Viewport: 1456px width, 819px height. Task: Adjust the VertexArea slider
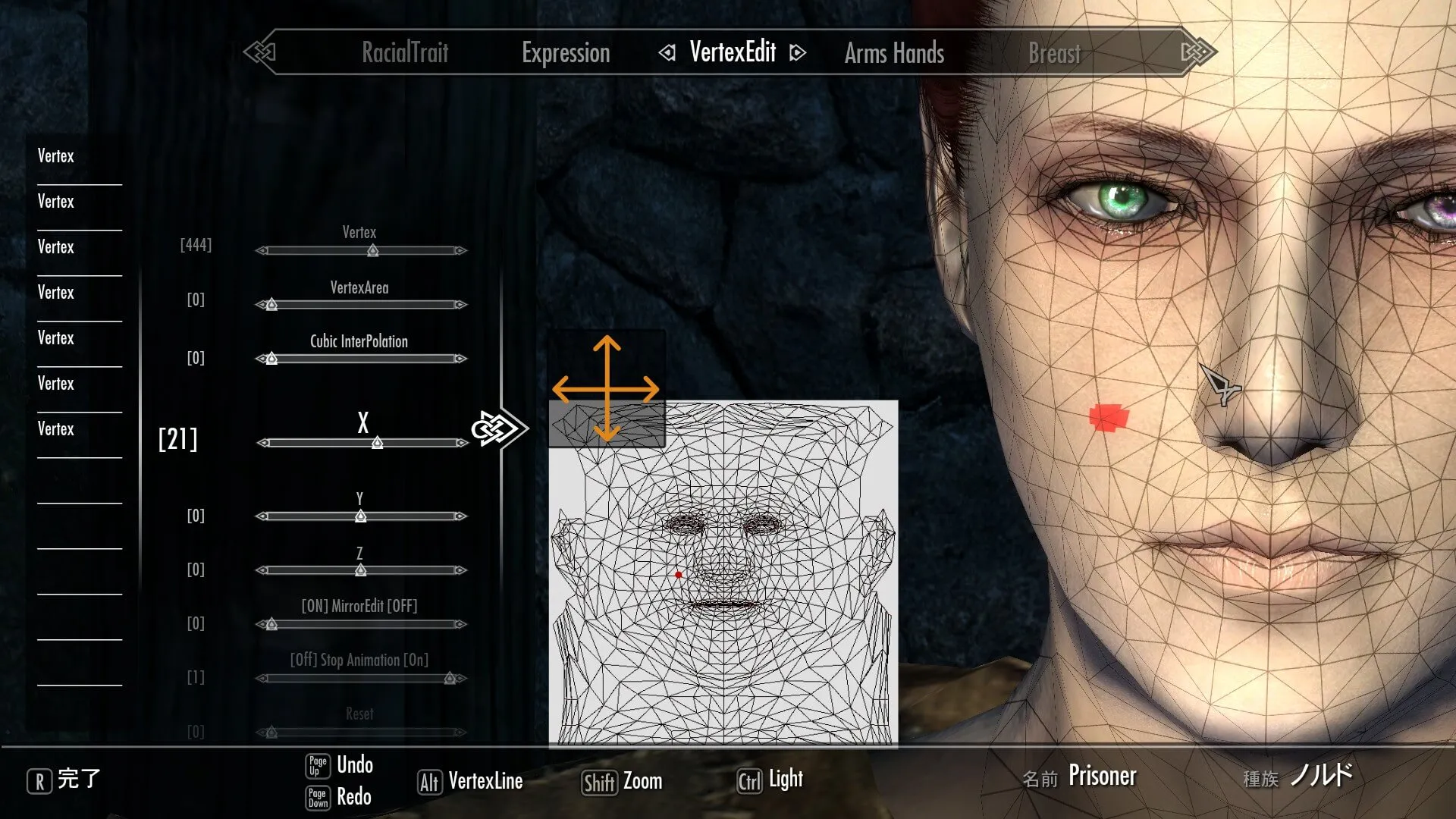(x=361, y=305)
